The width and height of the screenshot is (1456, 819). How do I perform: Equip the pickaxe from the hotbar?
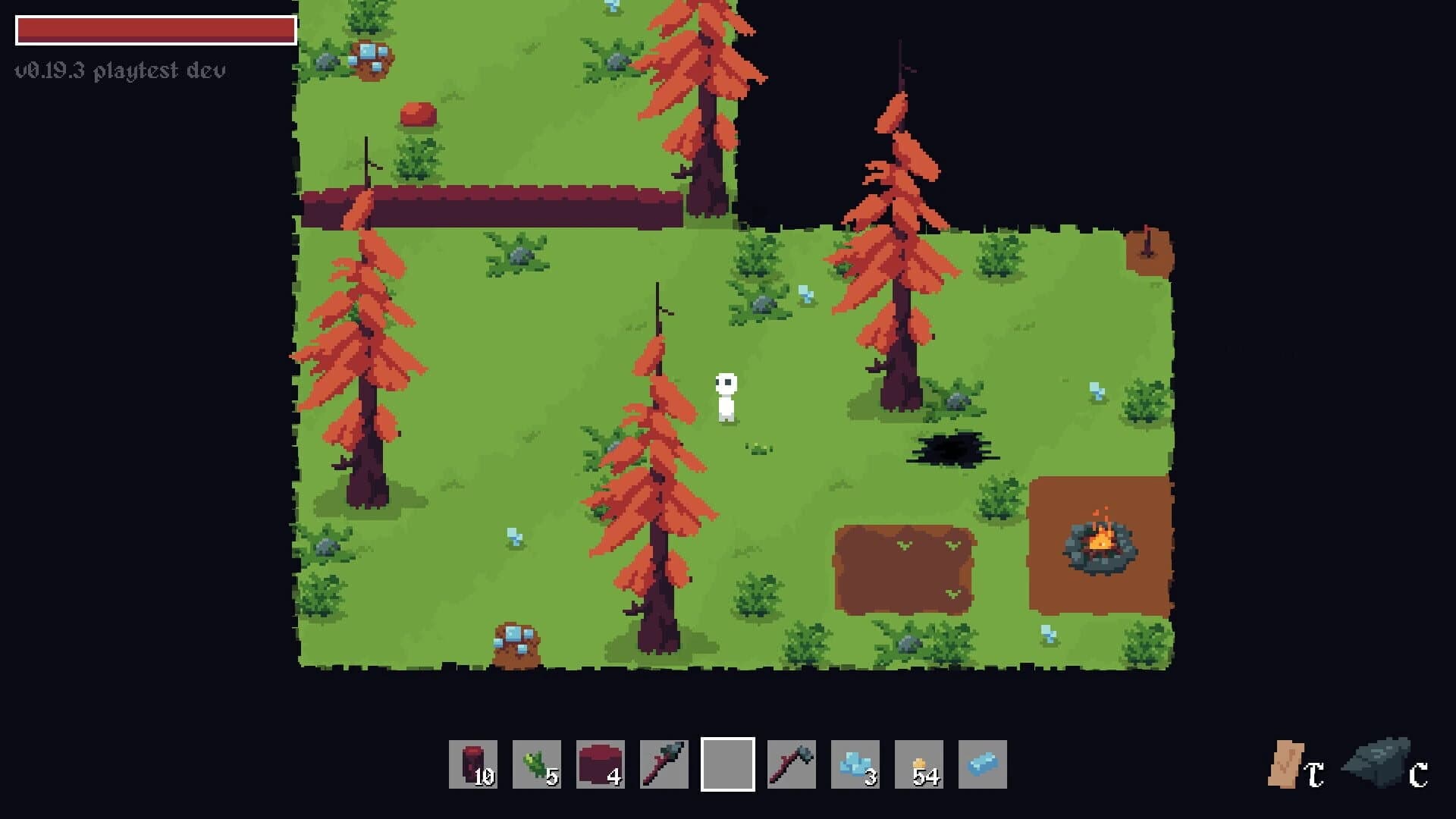point(664,764)
